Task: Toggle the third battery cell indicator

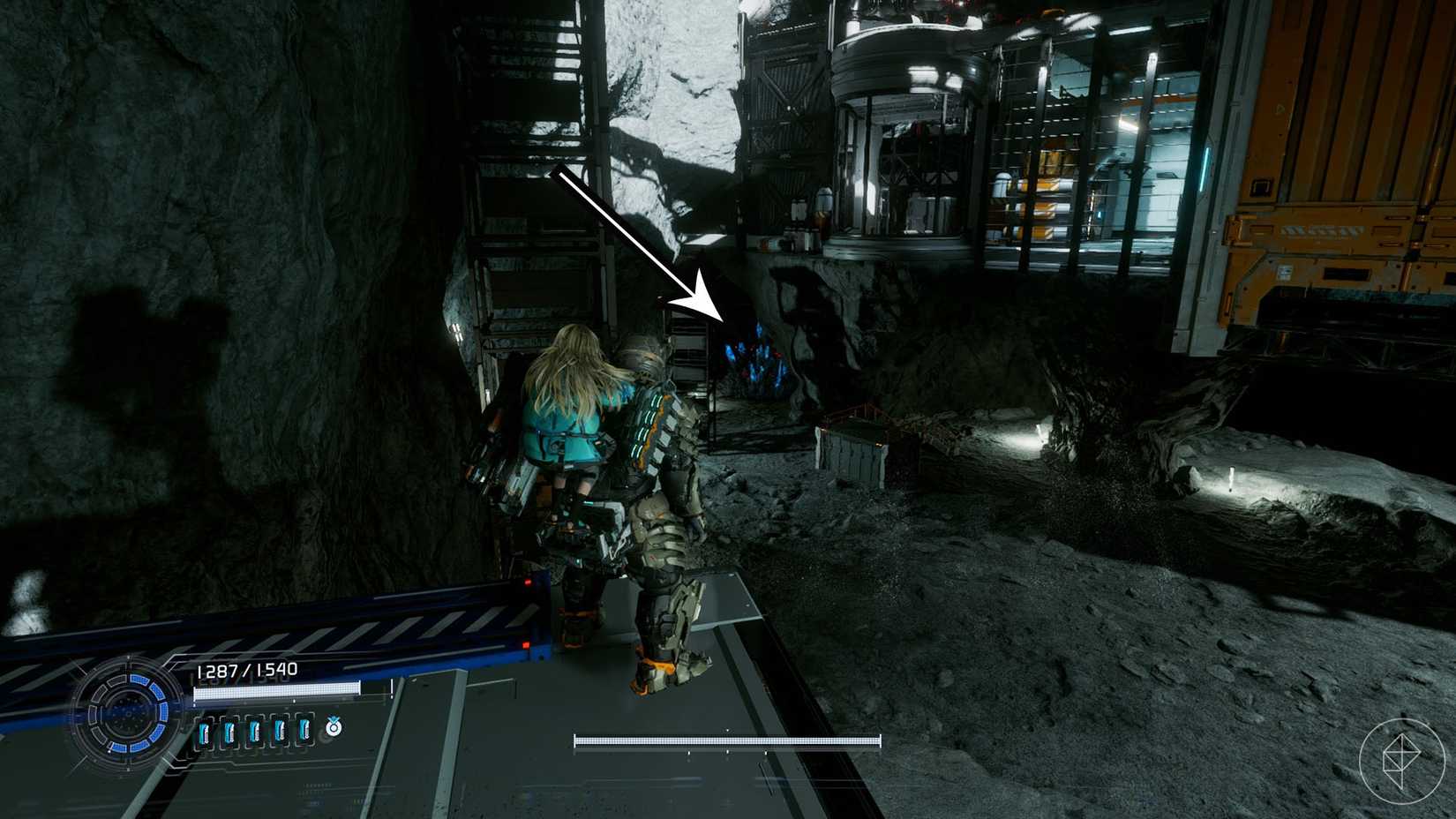Action: pyautogui.click(x=255, y=731)
